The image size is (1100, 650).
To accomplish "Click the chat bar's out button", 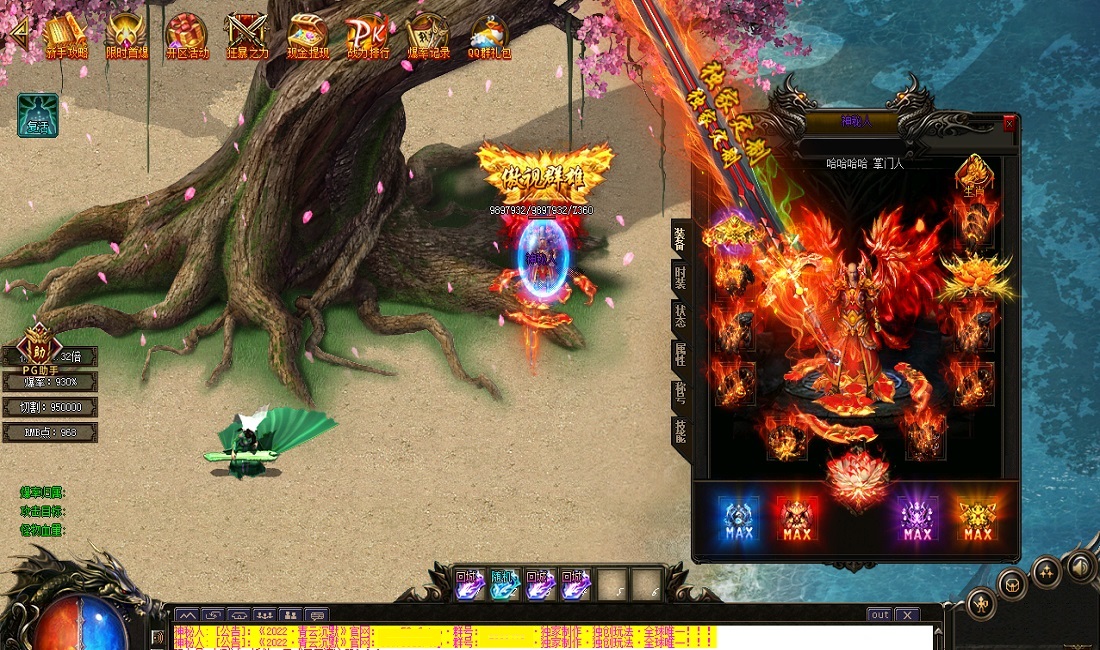I will coord(879,615).
